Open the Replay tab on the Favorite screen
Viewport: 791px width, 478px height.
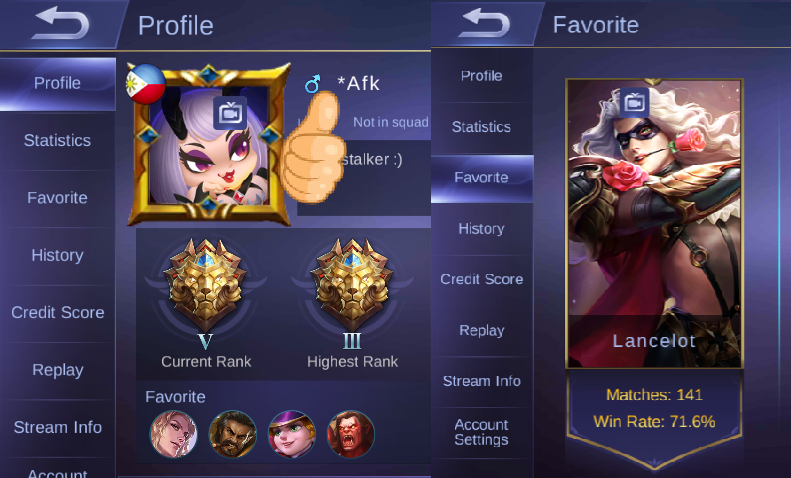click(481, 330)
